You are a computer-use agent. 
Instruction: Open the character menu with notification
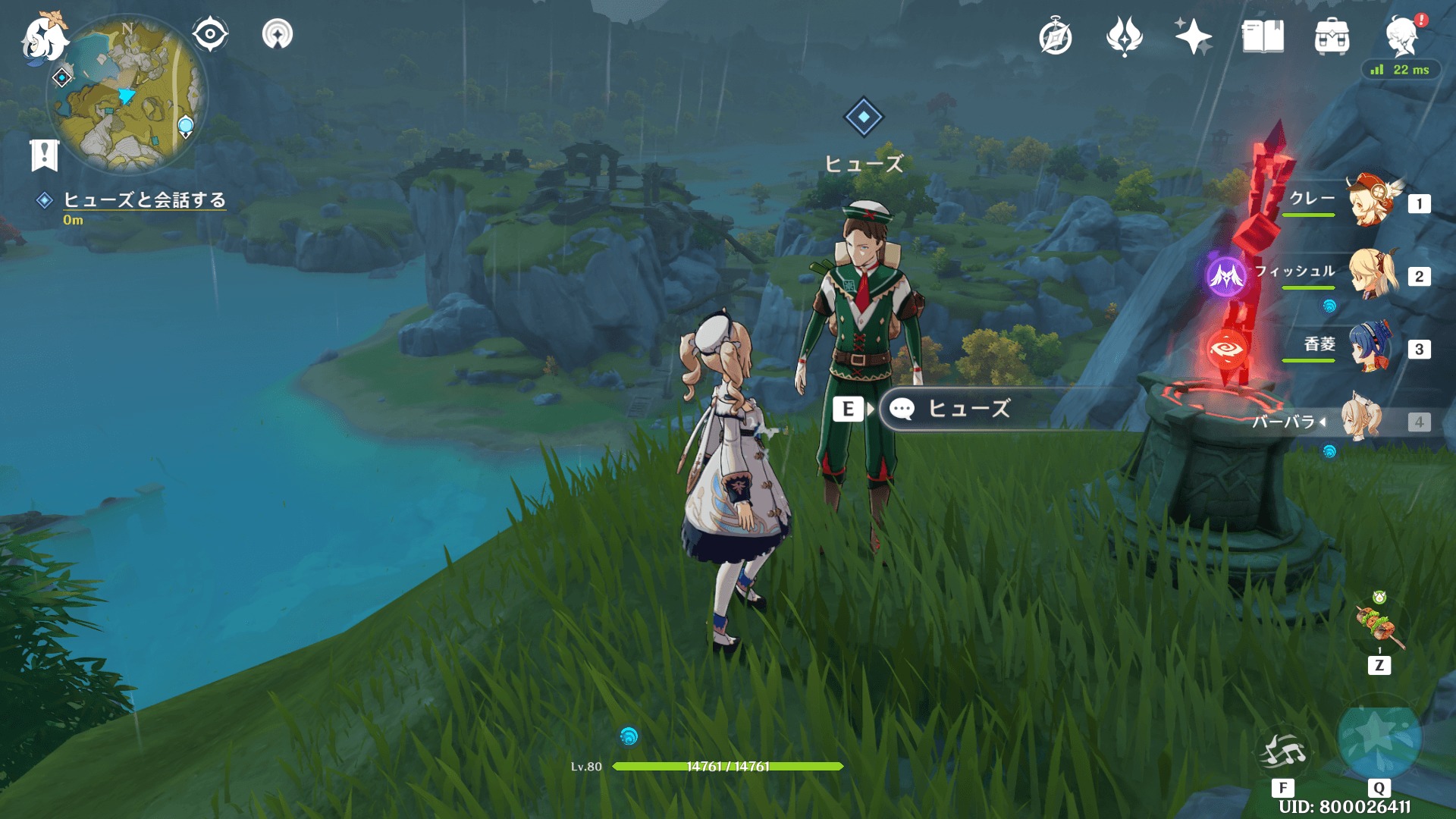[x=1401, y=36]
